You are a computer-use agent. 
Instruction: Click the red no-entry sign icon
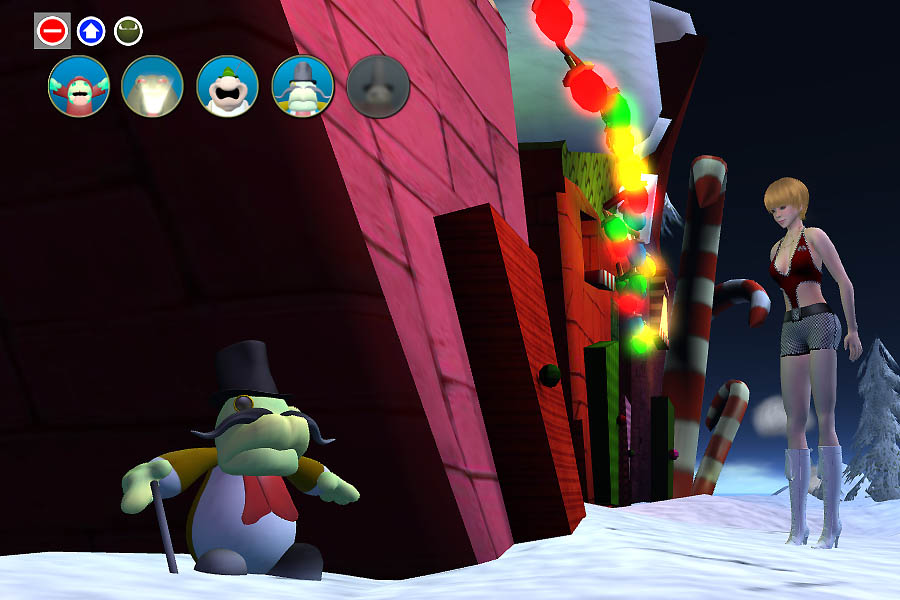click(x=52, y=31)
